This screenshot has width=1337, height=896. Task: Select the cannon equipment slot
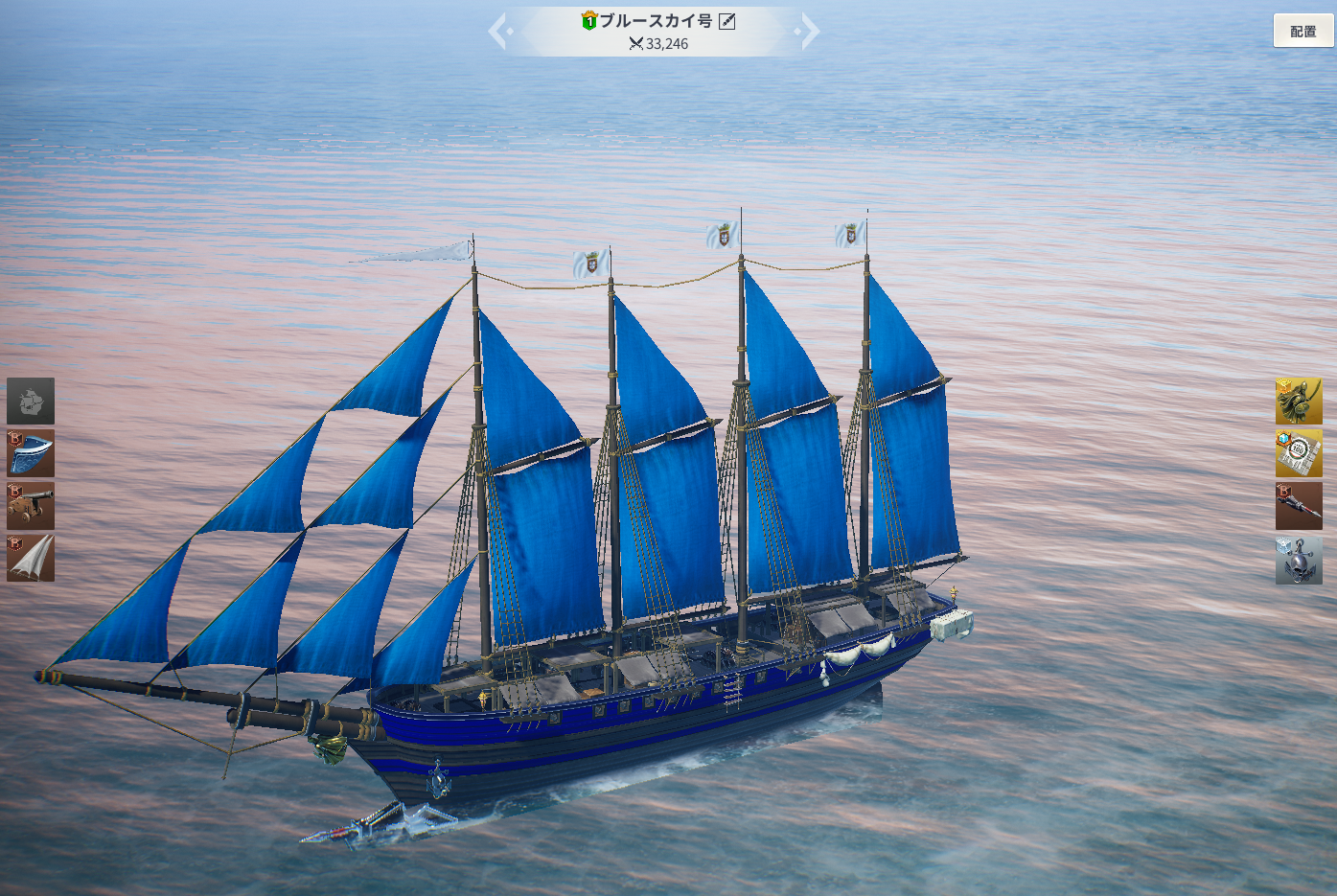31,506
